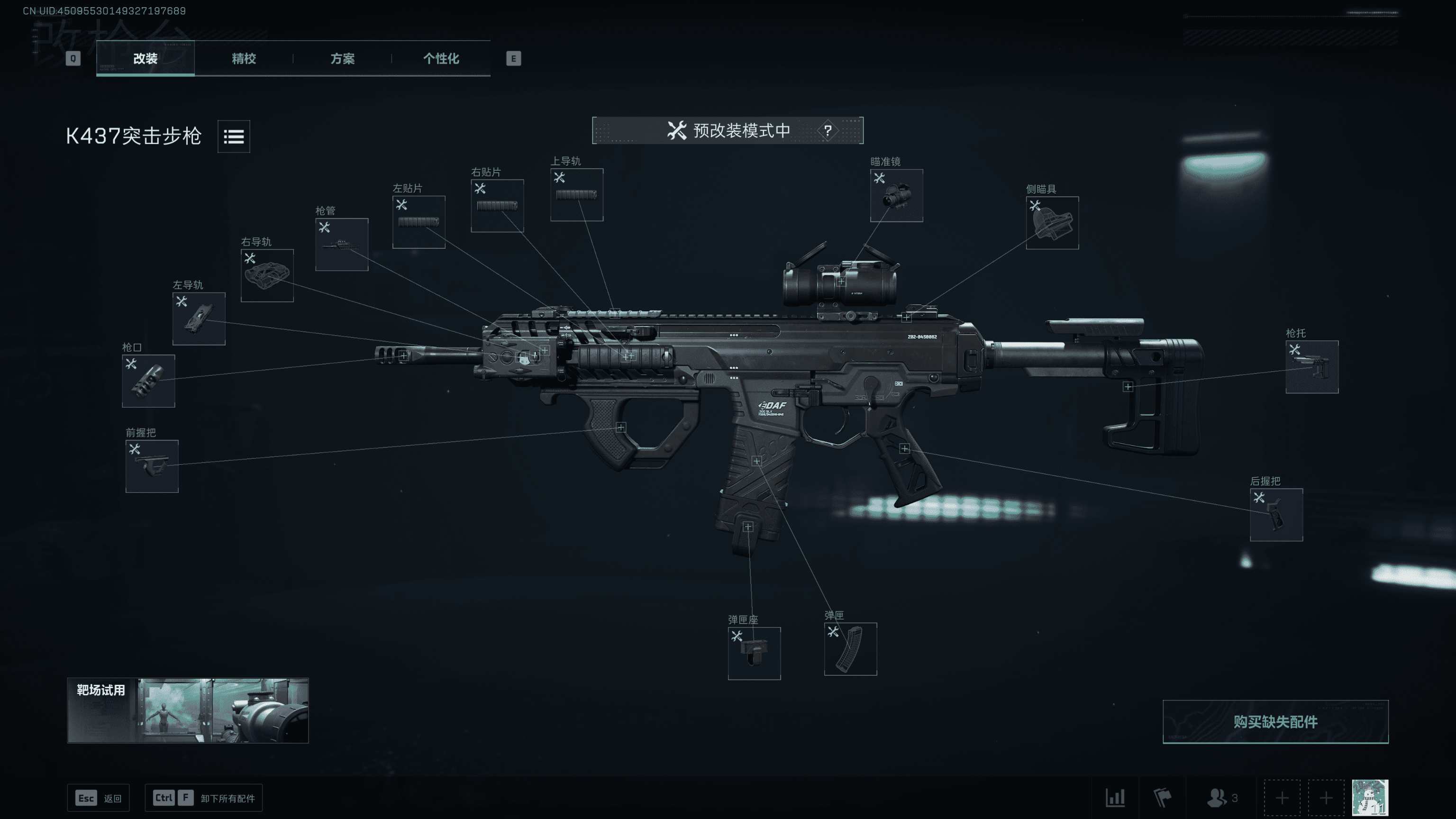Open the 后握把 rear grip slot
The width and height of the screenshot is (1456, 819).
[1276, 515]
